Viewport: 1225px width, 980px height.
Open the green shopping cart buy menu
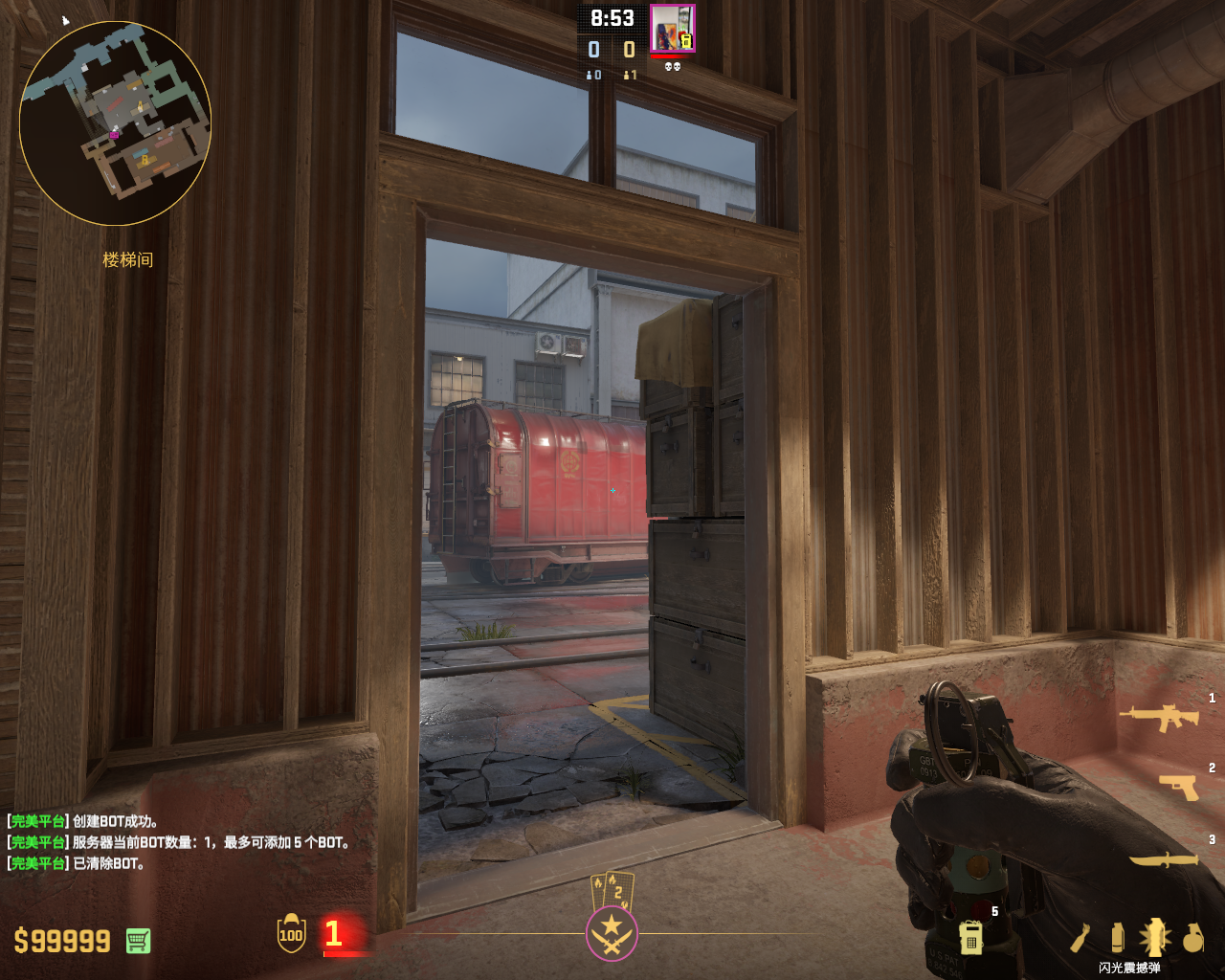point(138,941)
